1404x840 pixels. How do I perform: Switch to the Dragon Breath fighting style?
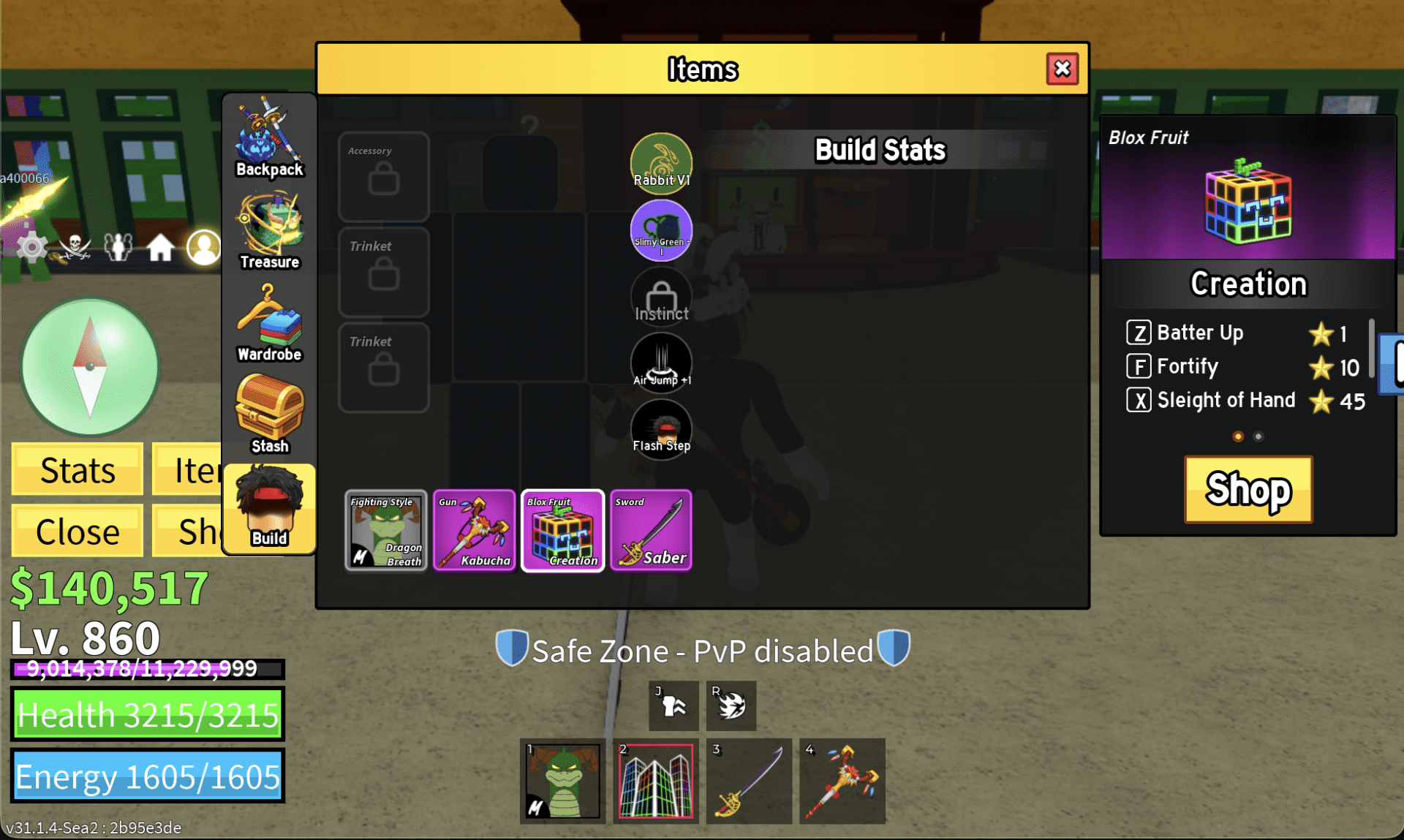[x=385, y=531]
